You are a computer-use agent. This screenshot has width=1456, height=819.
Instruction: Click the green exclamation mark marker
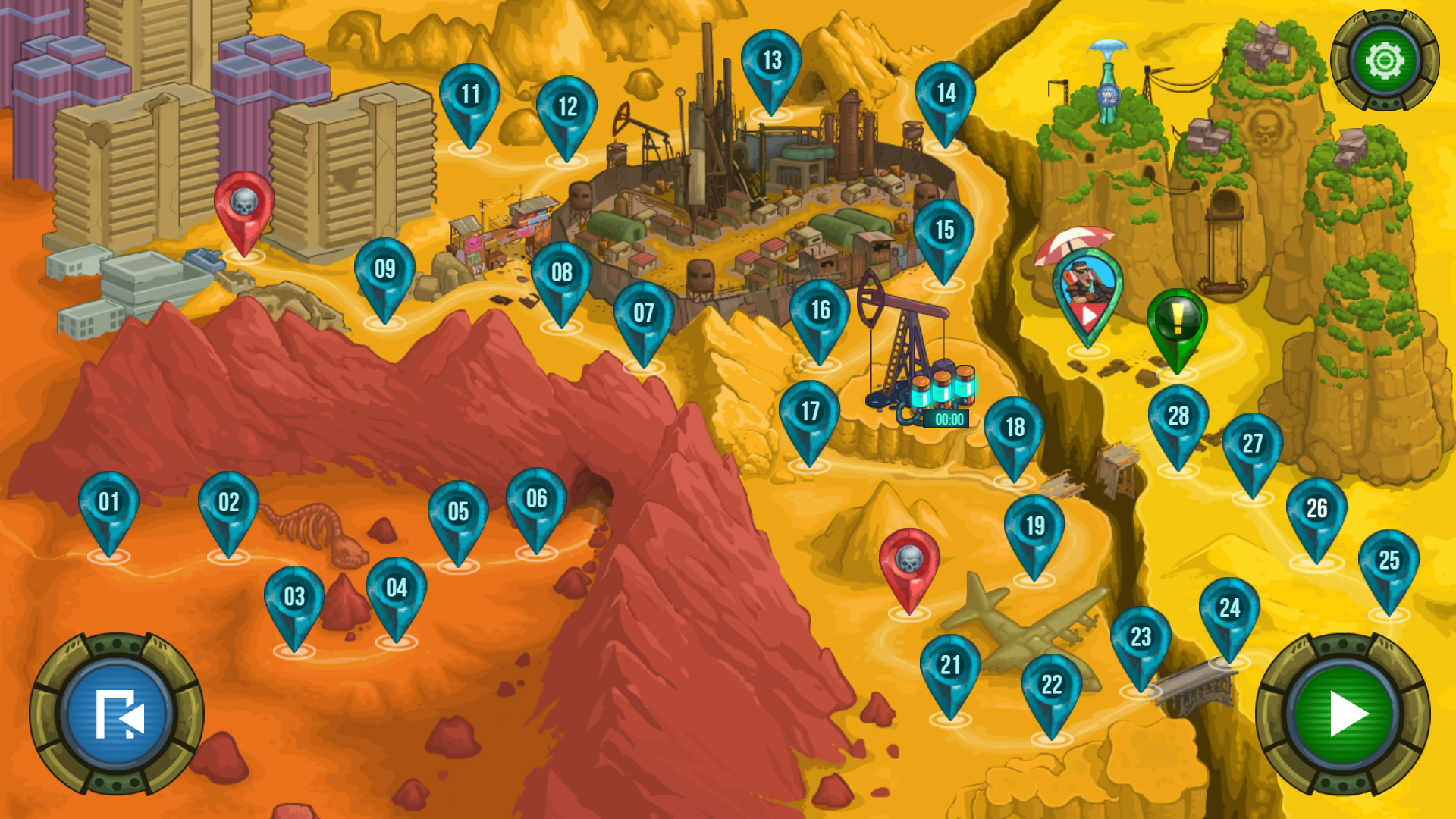[x=1177, y=322]
